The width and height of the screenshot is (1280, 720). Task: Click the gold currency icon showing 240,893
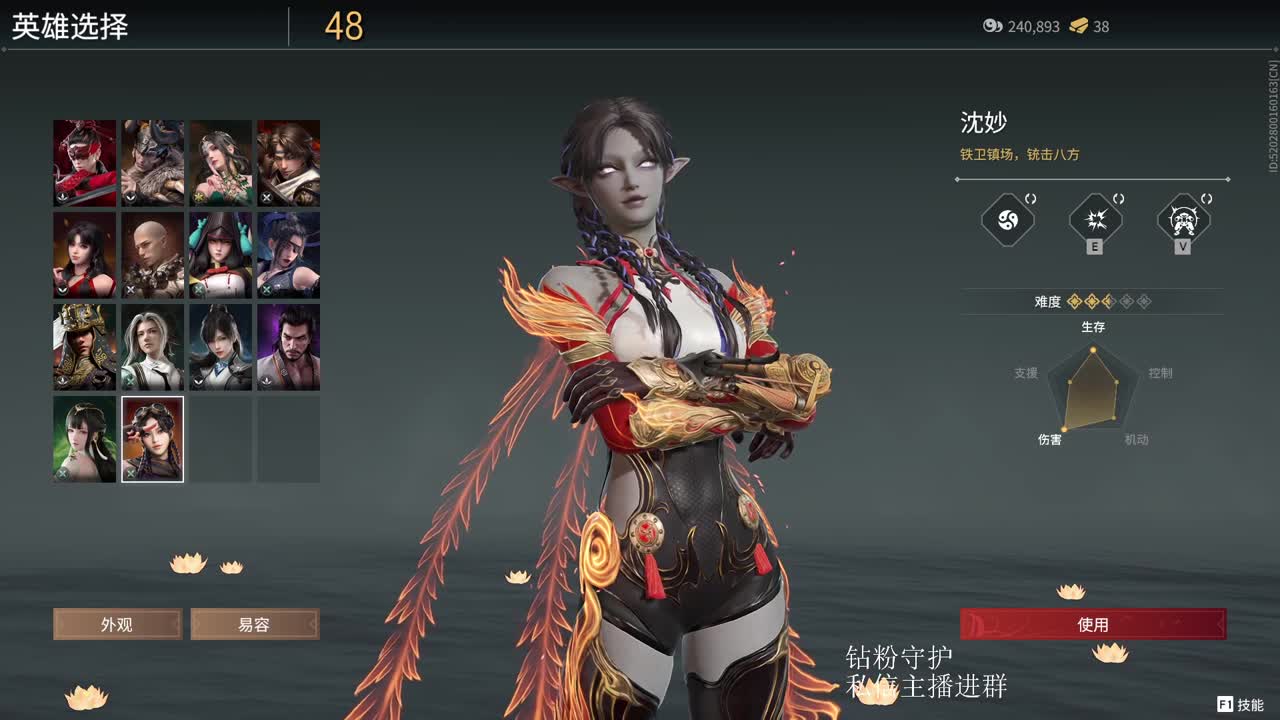click(992, 27)
